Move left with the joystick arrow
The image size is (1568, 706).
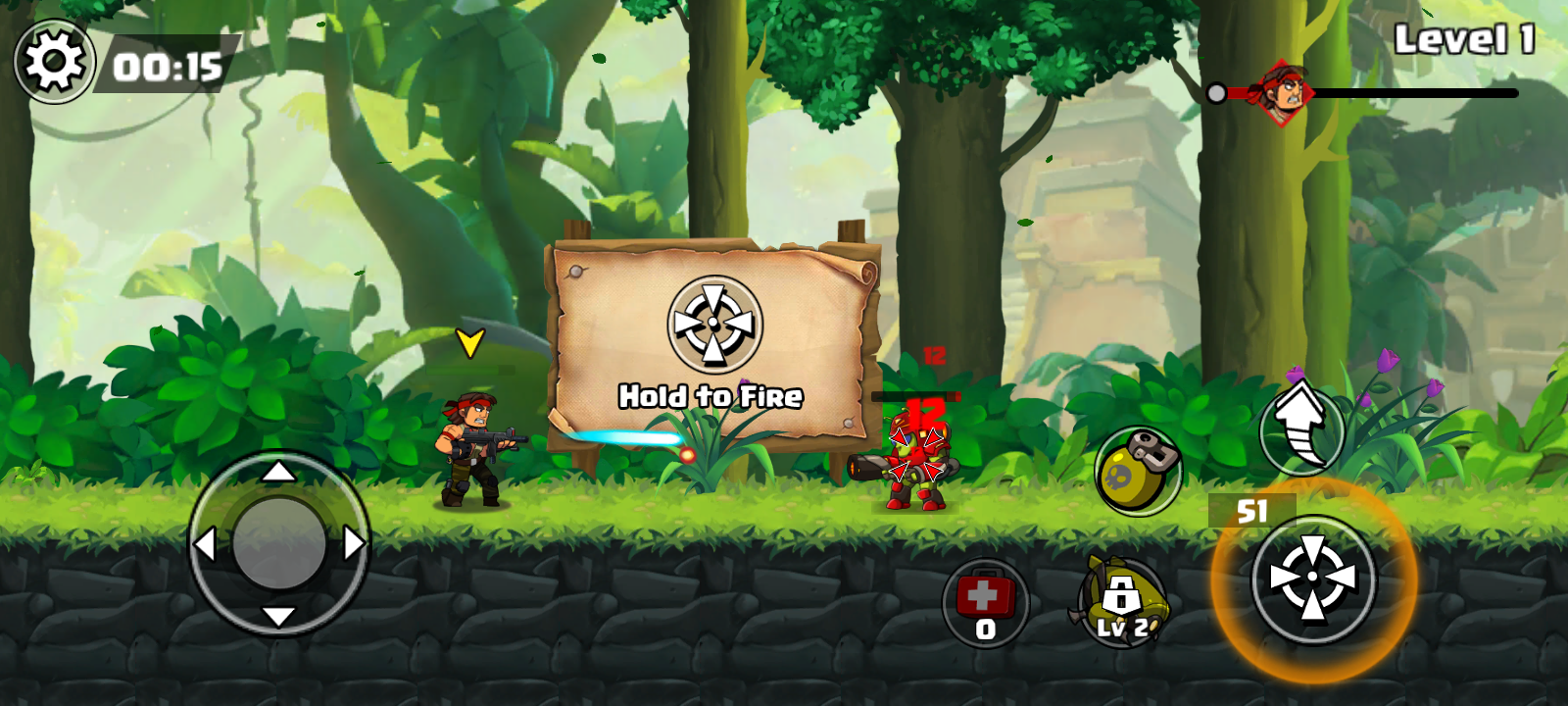coord(204,543)
